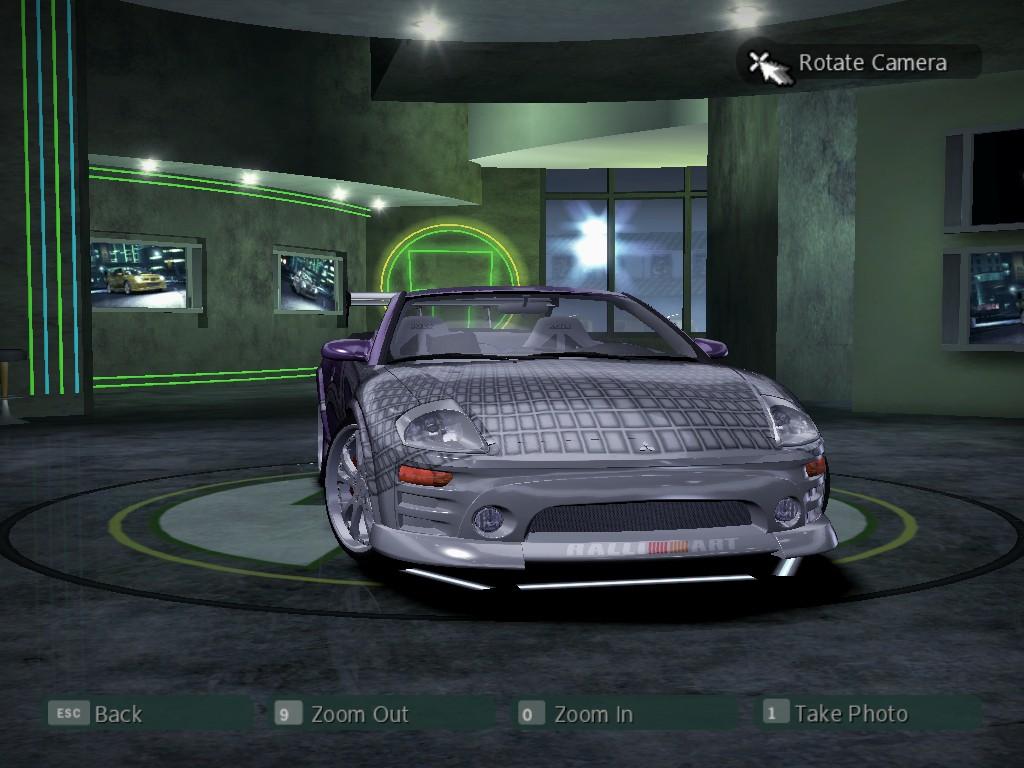1024x768 pixels.
Task: Go back with the Back button
Action: point(117,714)
